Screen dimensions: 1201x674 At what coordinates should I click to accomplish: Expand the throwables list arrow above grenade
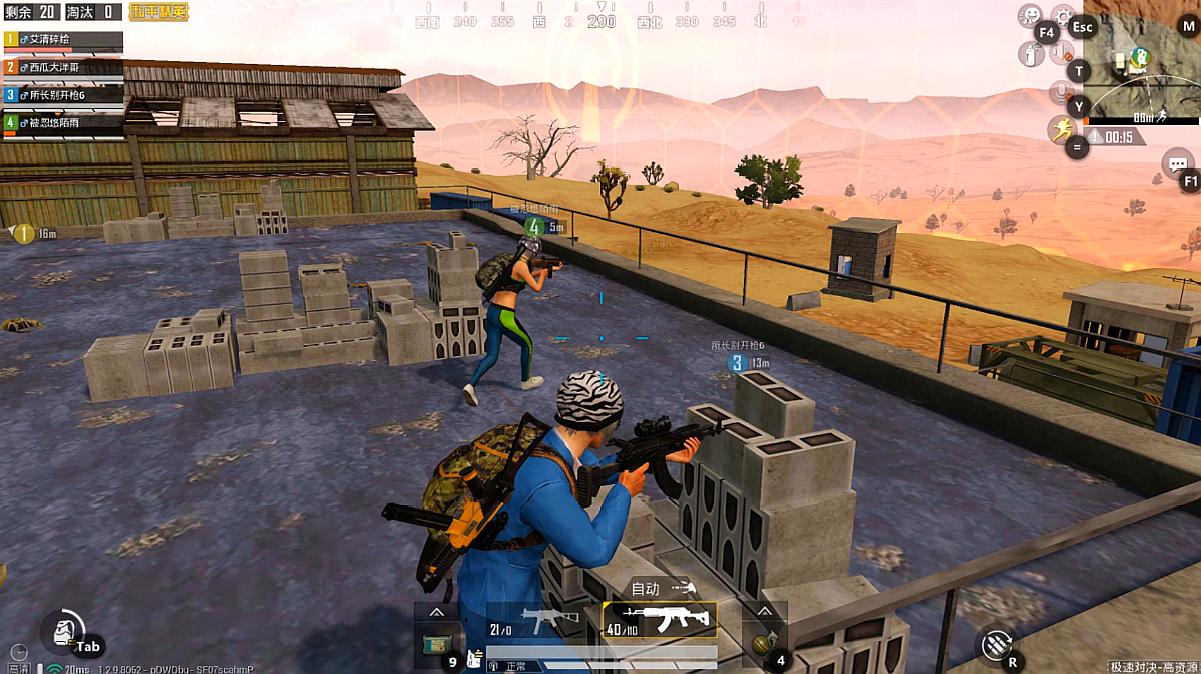click(765, 611)
